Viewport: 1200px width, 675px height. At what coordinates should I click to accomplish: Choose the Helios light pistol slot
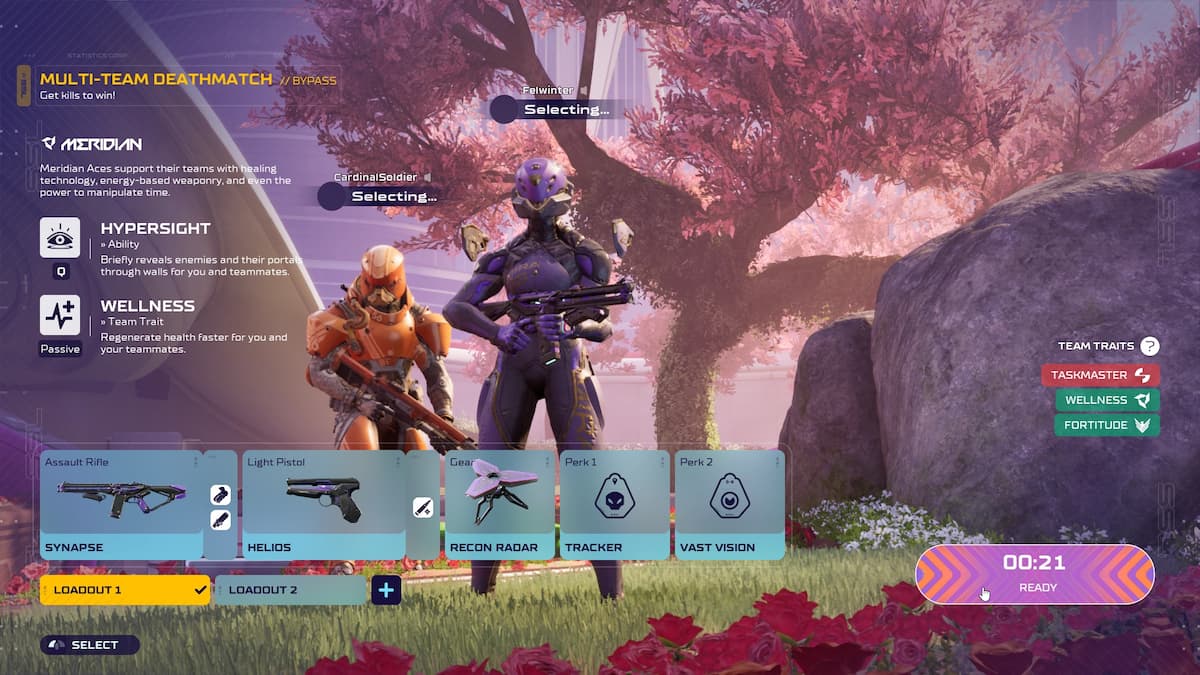click(x=323, y=504)
